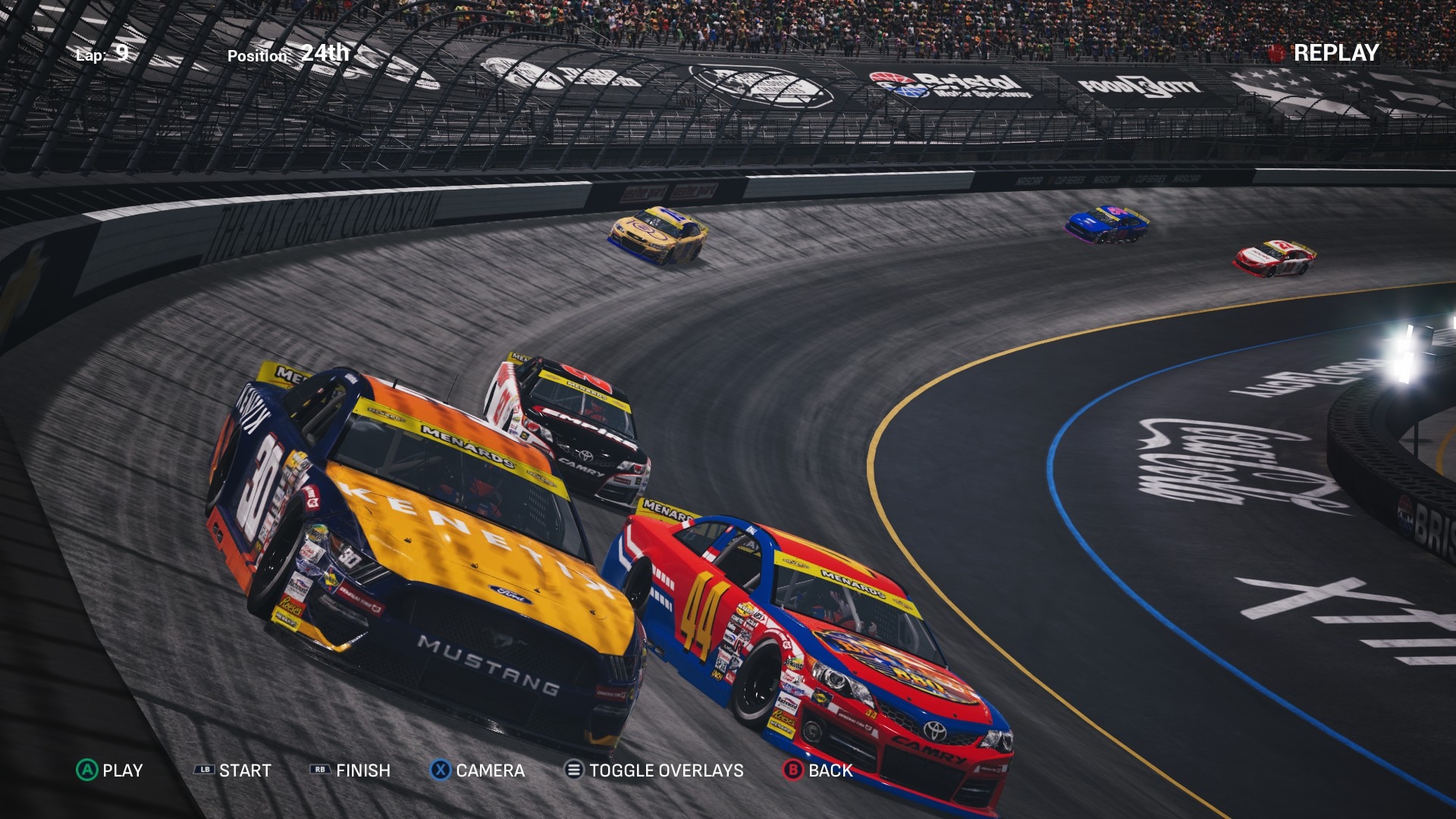
Task: Toggle Overlays on the replay
Action: (654, 770)
